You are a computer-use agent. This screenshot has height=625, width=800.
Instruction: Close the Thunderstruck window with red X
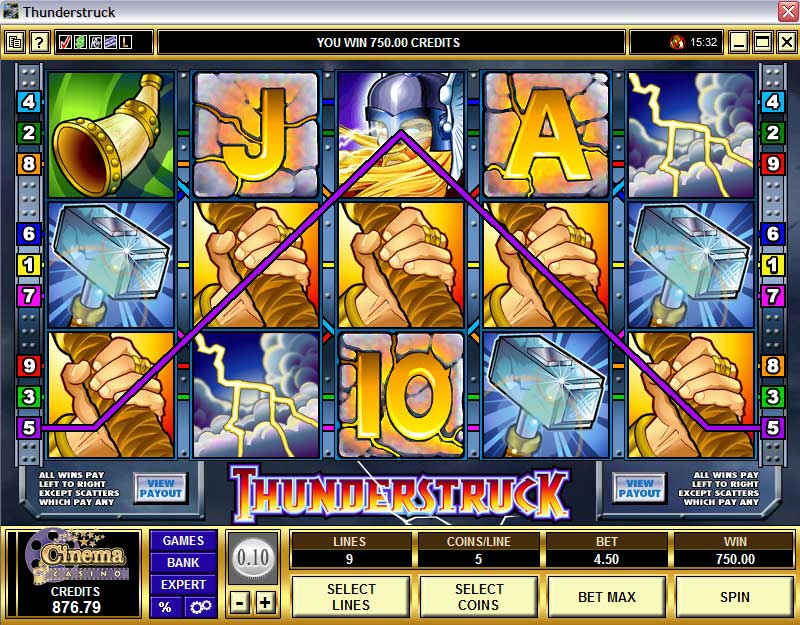click(x=787, y=12)
